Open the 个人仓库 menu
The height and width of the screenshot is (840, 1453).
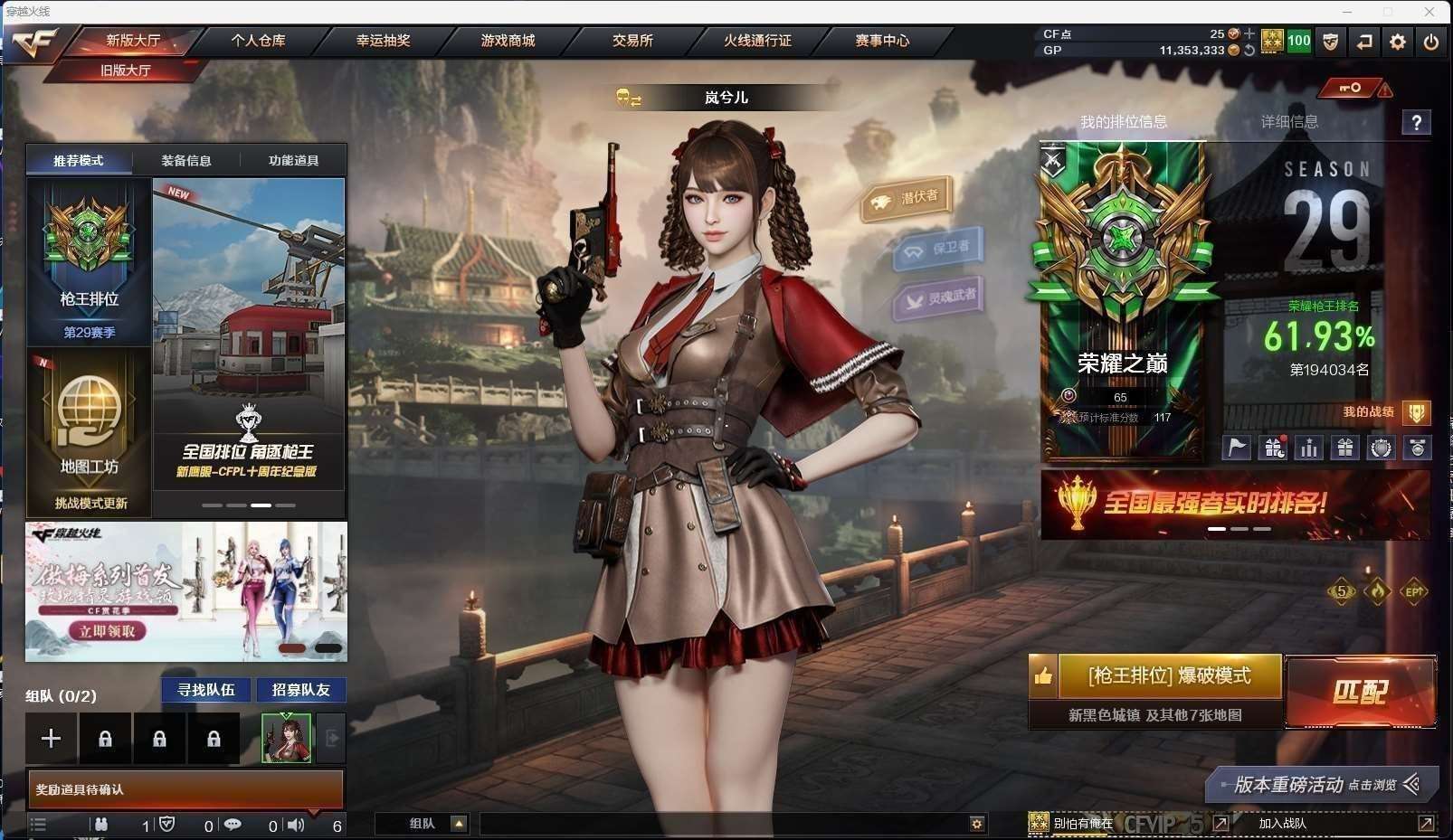coord(258,41)
